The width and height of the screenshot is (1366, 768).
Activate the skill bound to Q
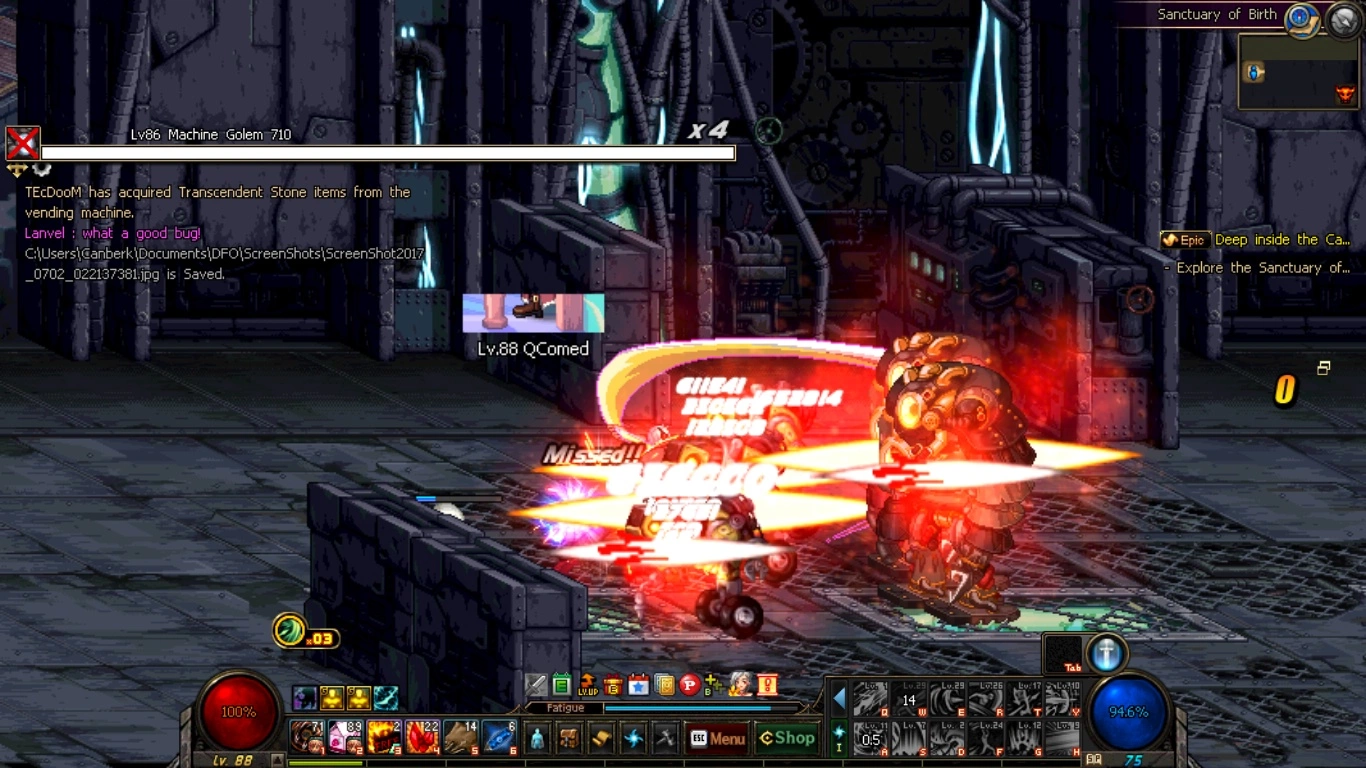[871, 699]
